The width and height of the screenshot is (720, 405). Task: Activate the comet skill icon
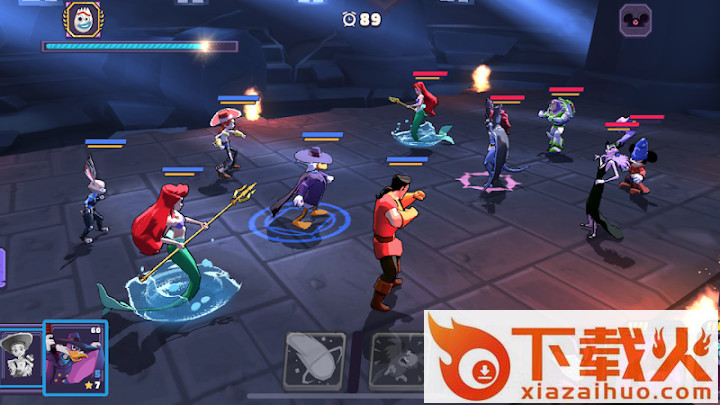(314, 360)
